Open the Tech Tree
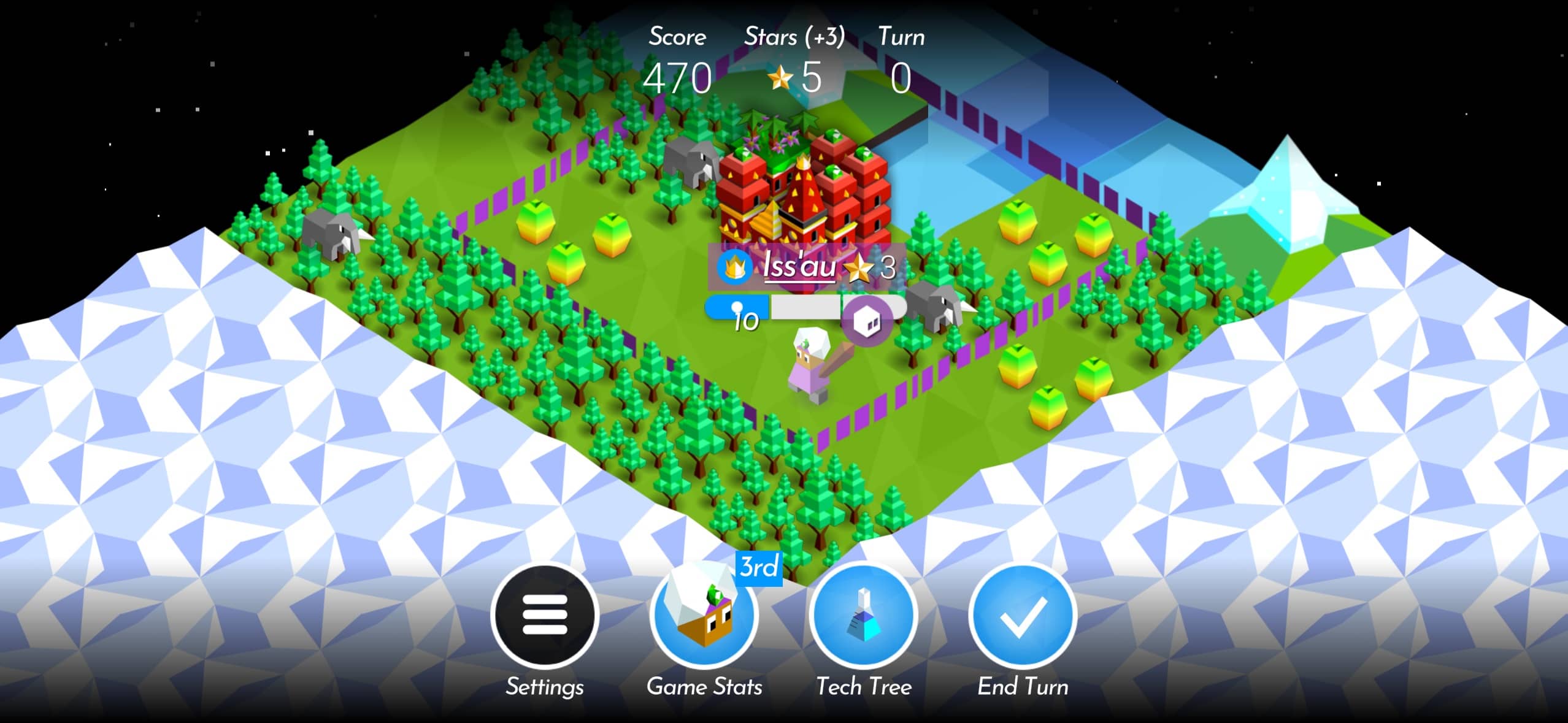1568x723 pixels. click(x=863, y=615)
